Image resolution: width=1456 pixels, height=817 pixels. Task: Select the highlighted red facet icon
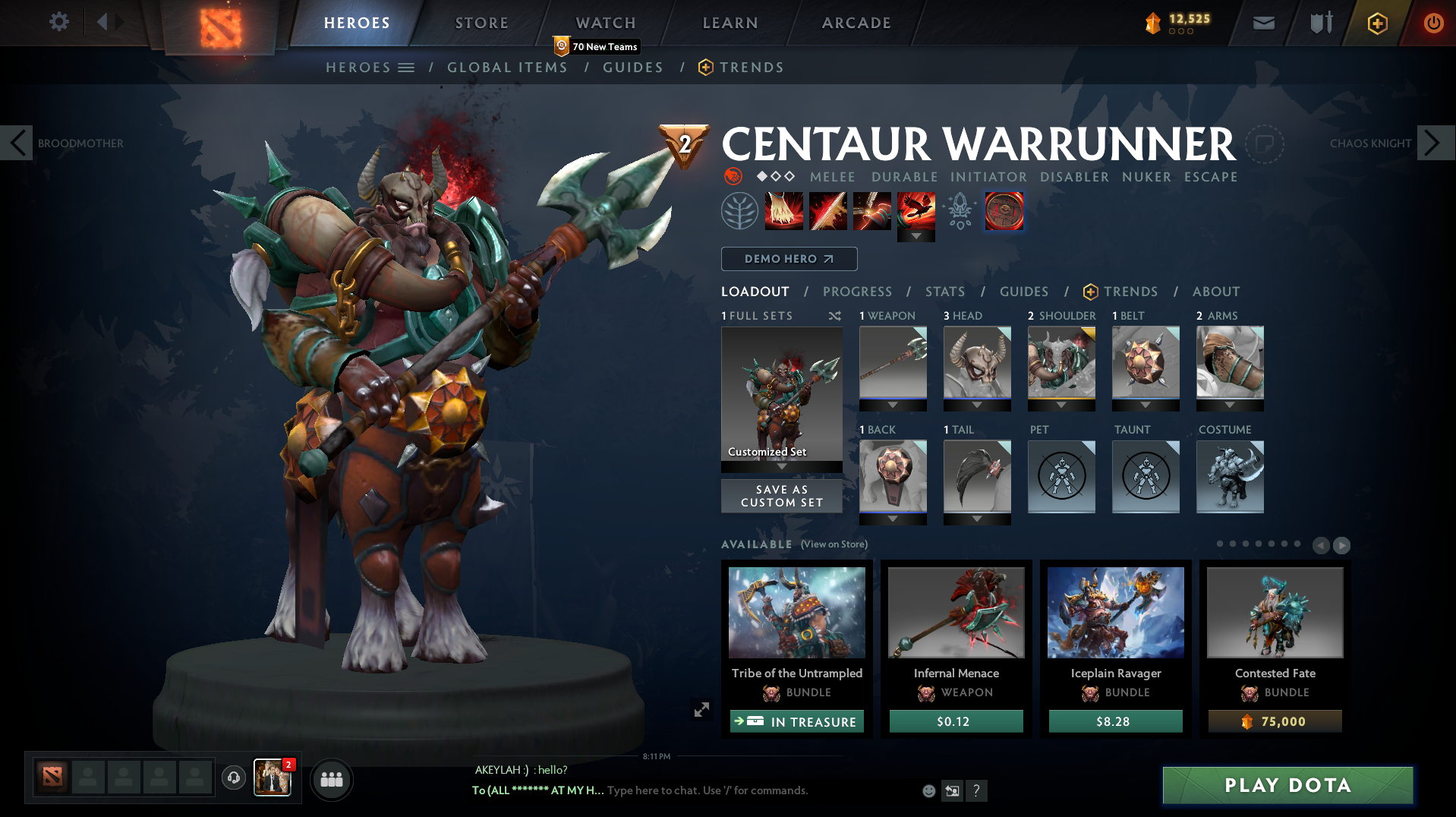[x=1004, y=211]
